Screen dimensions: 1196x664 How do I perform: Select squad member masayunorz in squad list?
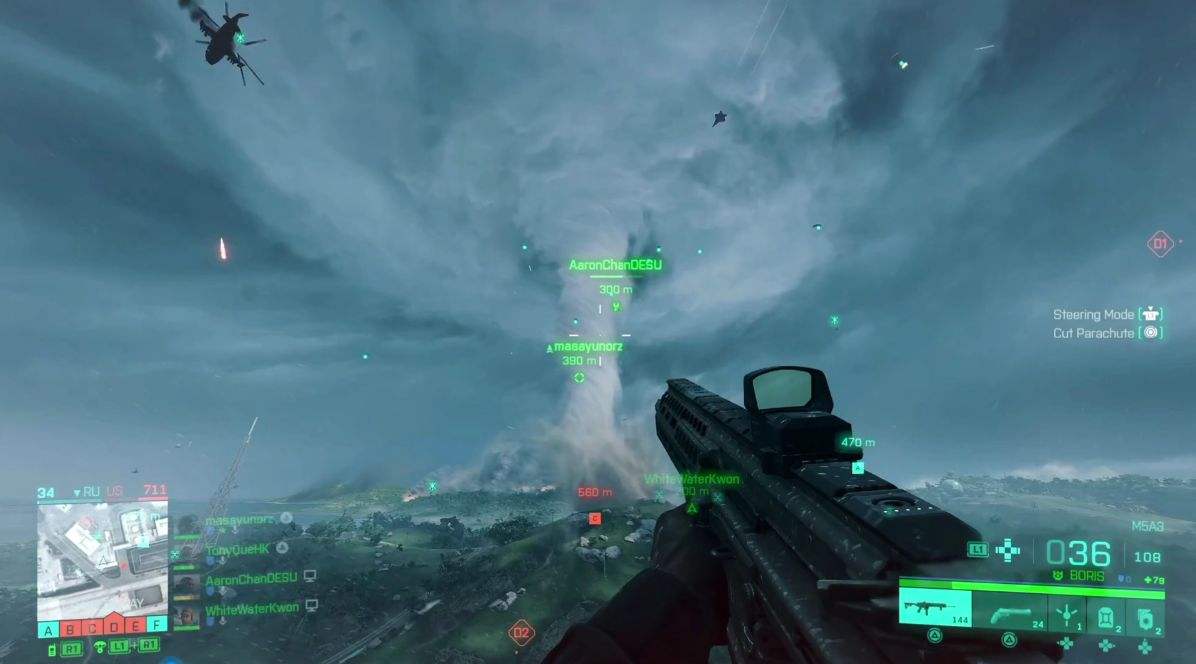[x=238, y=520]
